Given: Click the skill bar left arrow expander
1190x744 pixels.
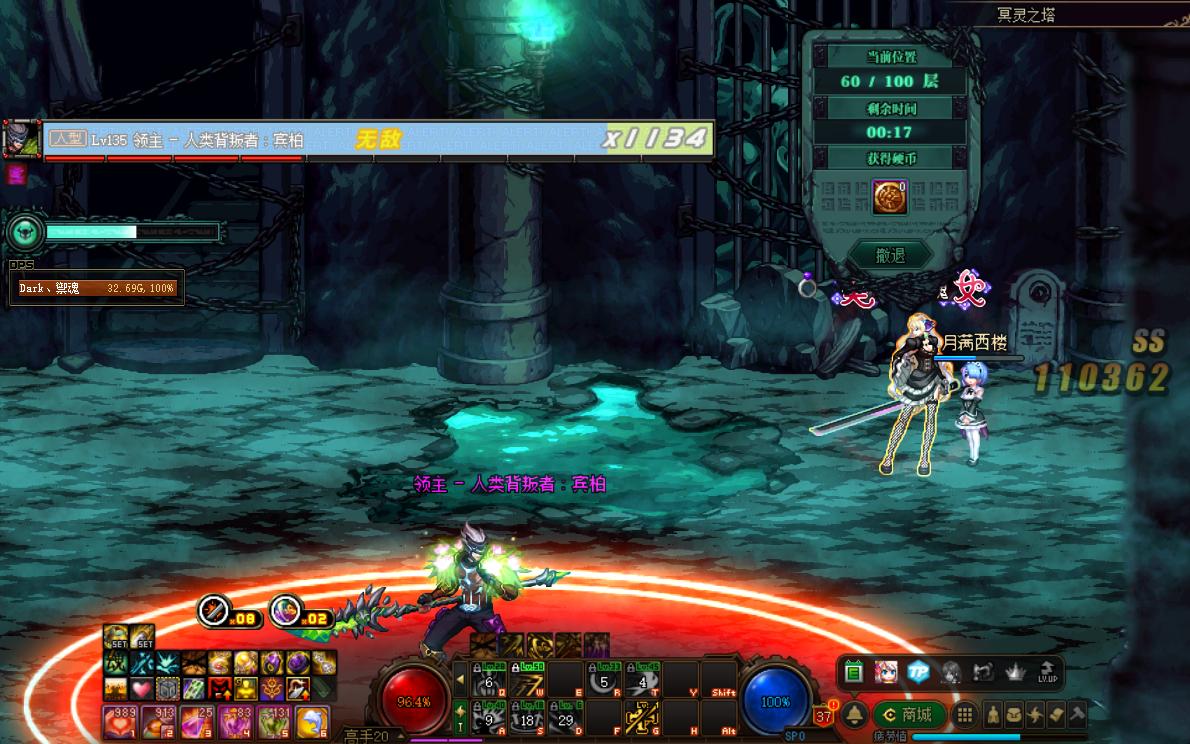Looking at the screenshot, I should click(x=460, y=679).
